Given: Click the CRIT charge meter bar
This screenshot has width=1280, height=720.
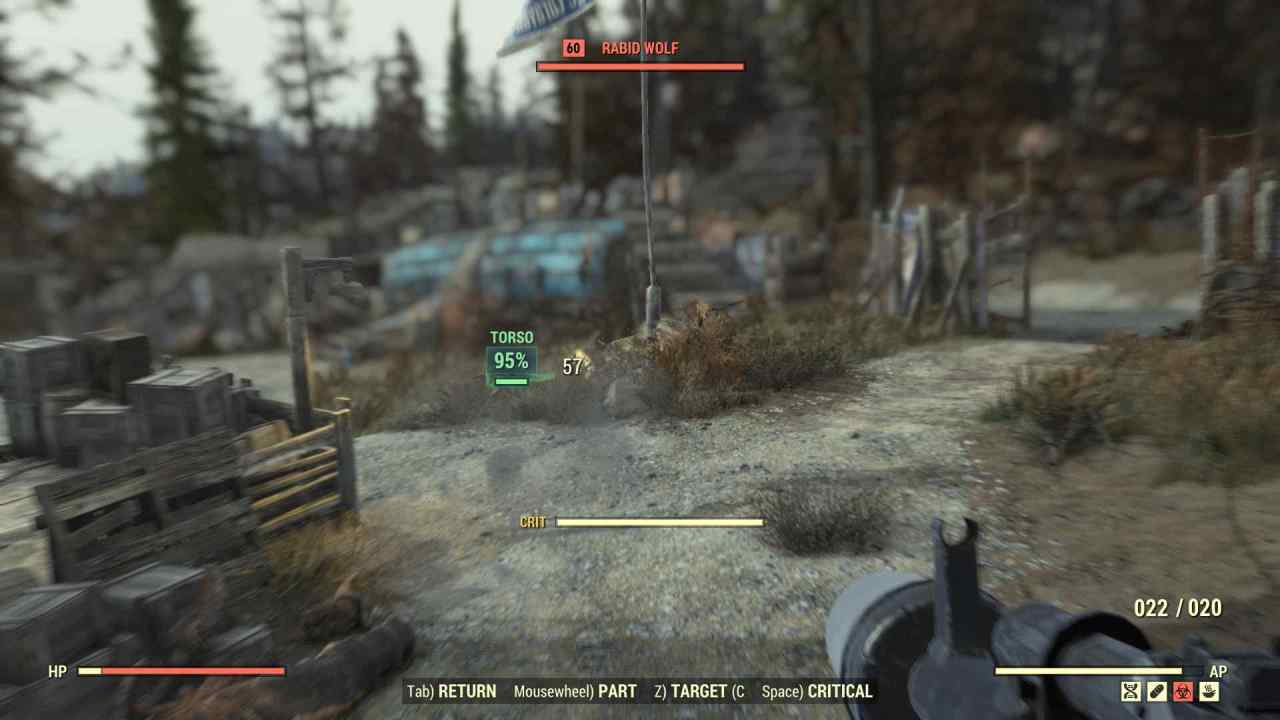Looking at the screenshot, I should coord(660,522).
